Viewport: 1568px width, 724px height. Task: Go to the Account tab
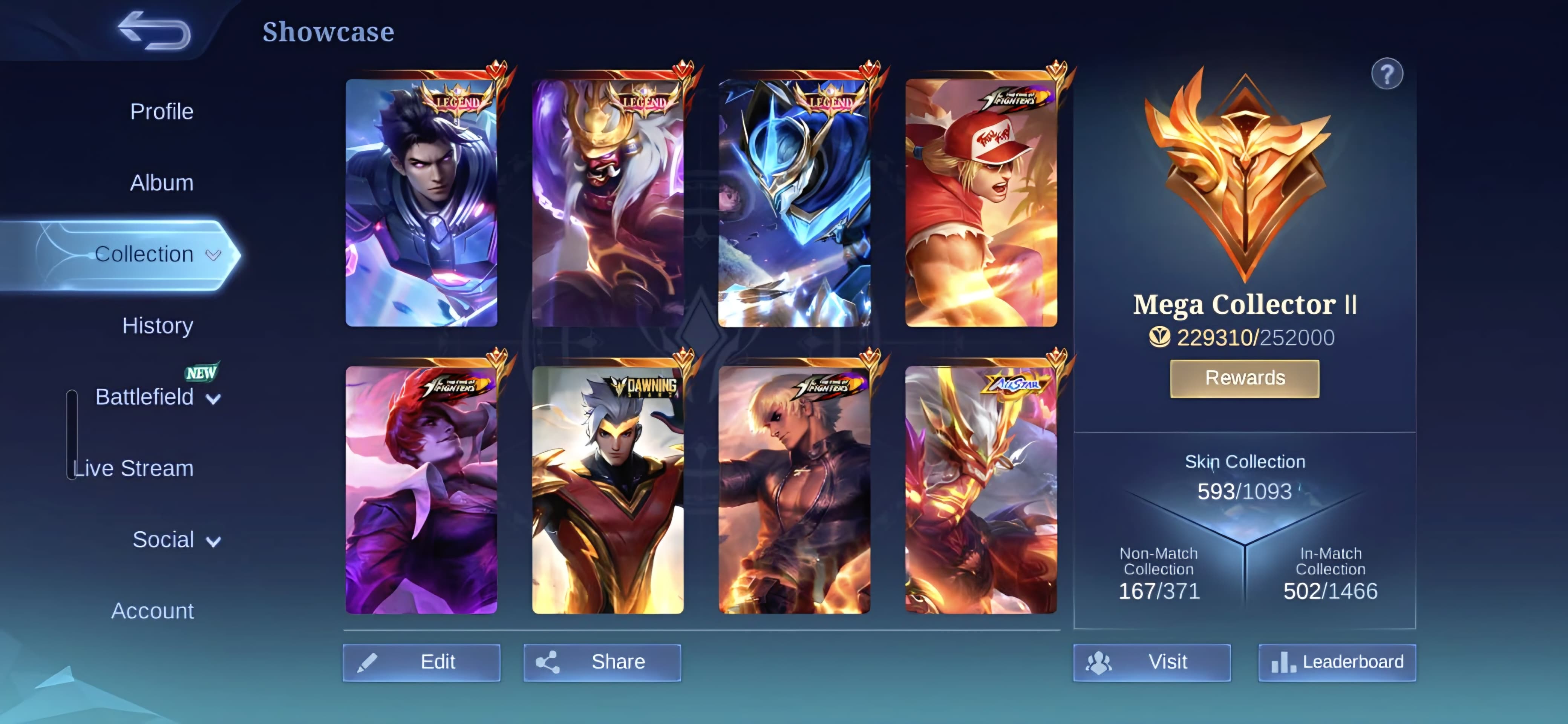coord(152,611)
